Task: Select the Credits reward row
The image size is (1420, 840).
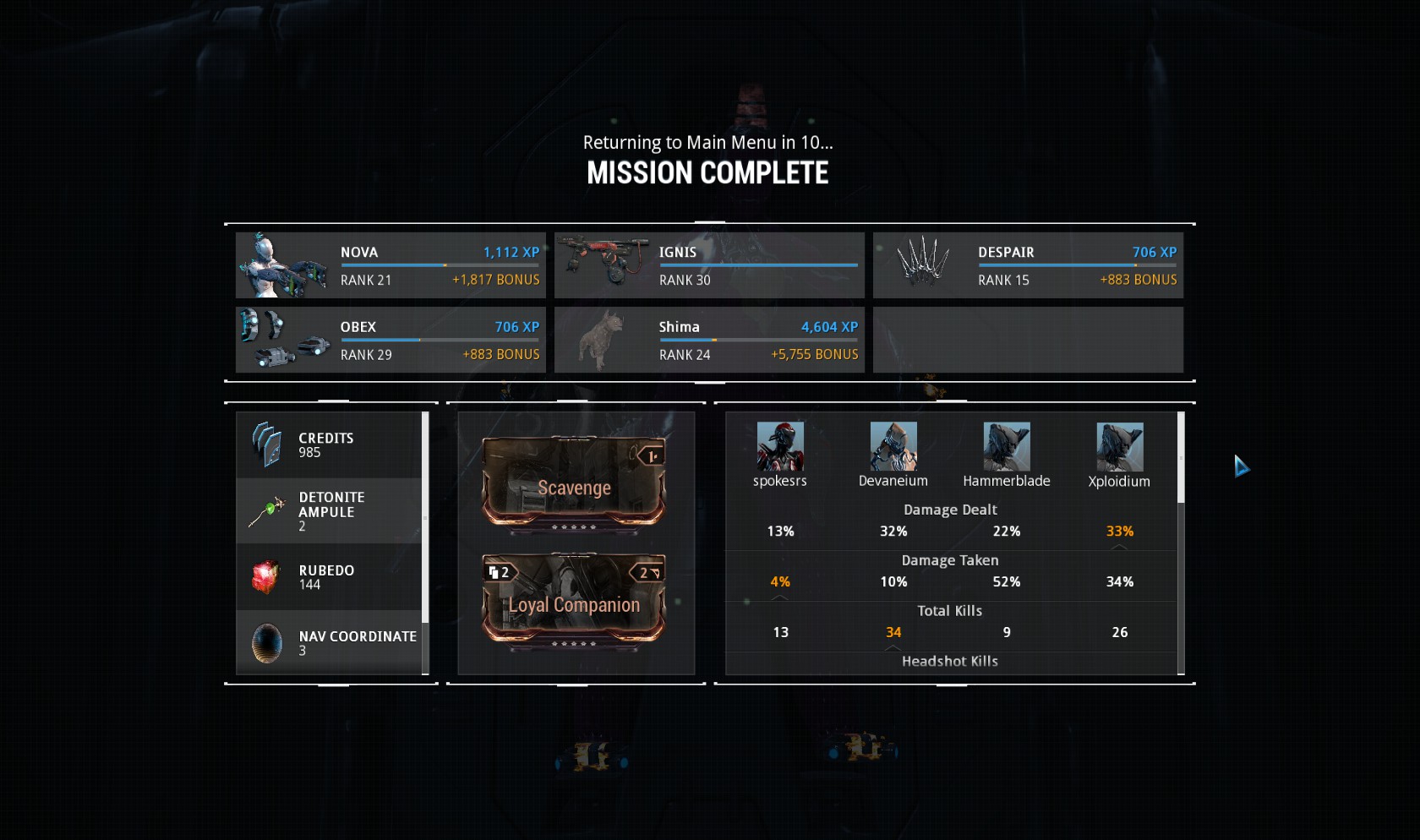Action: [329, 445]
